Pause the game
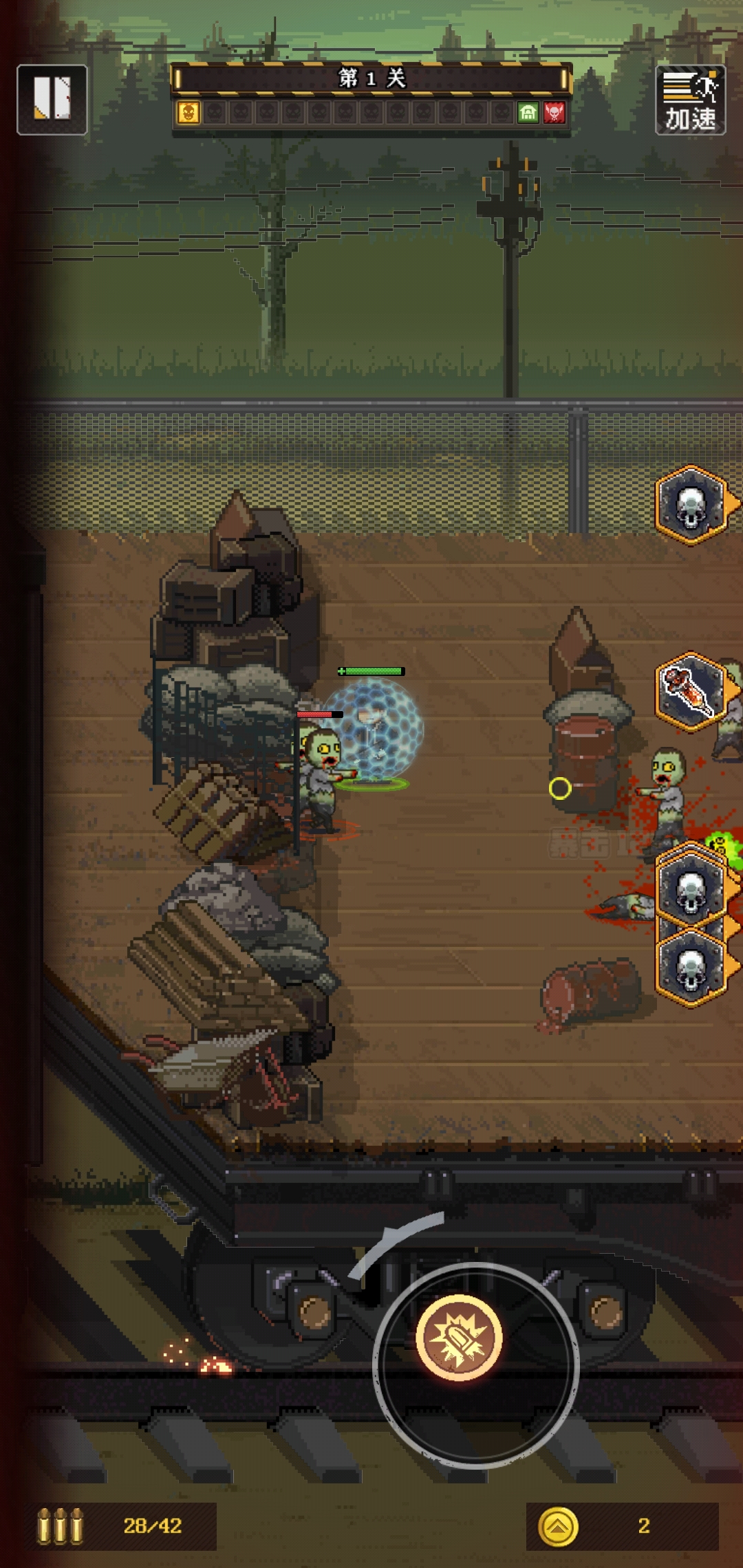The width and height of the screenshot is (743, 1568). pyautogui.click(x=52, y=100)
